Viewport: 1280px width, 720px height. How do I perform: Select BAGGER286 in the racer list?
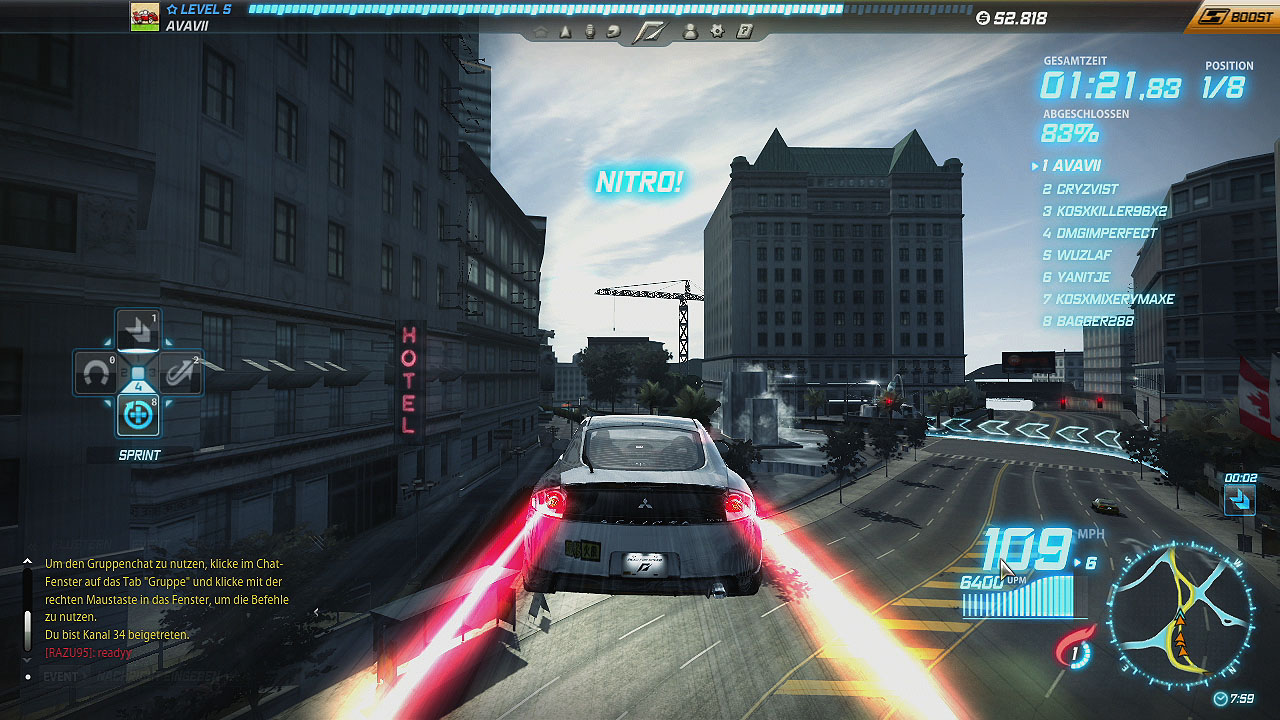1088,321
